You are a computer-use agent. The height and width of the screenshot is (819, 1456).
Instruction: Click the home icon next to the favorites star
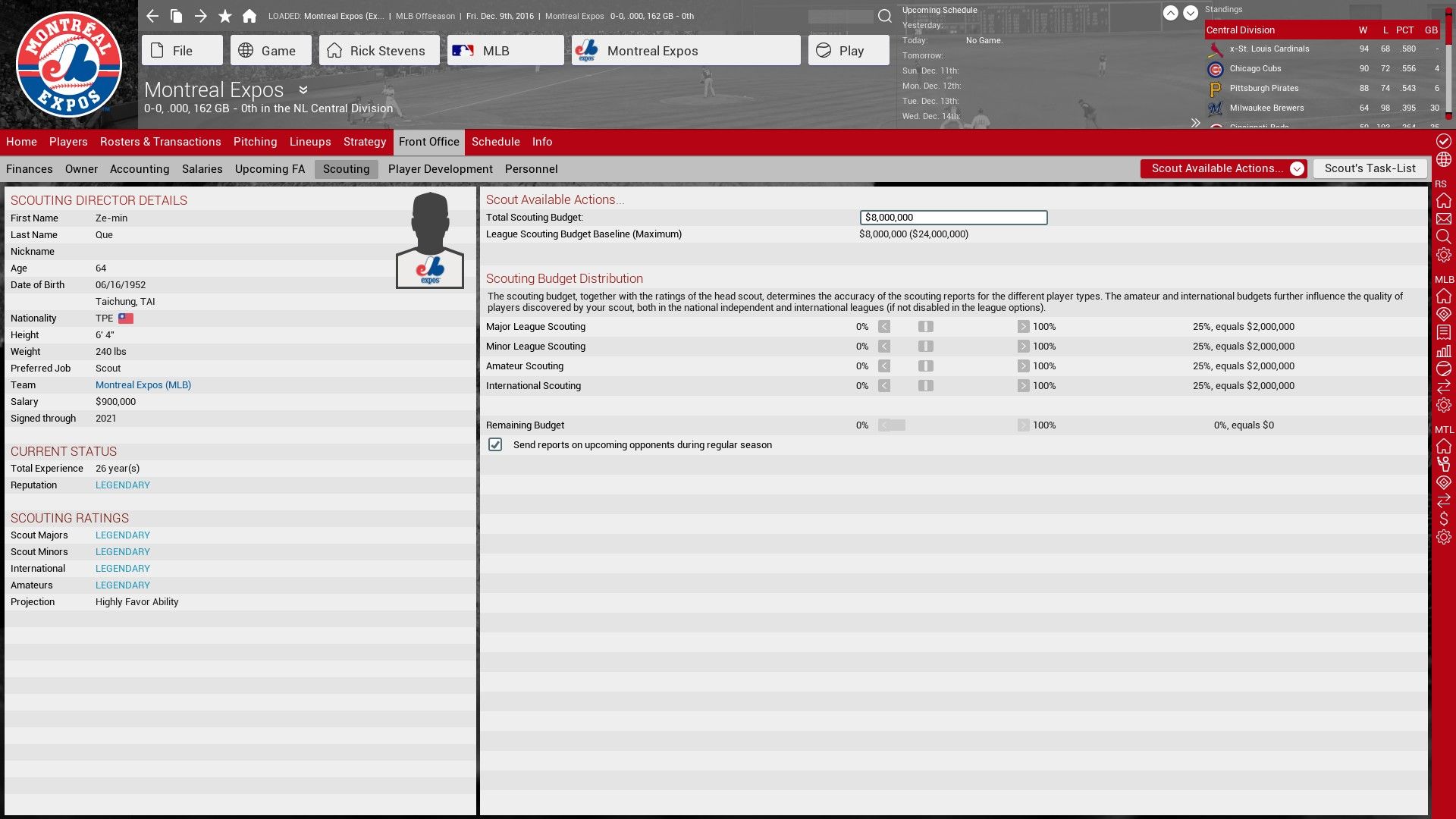tap(250, 15)
